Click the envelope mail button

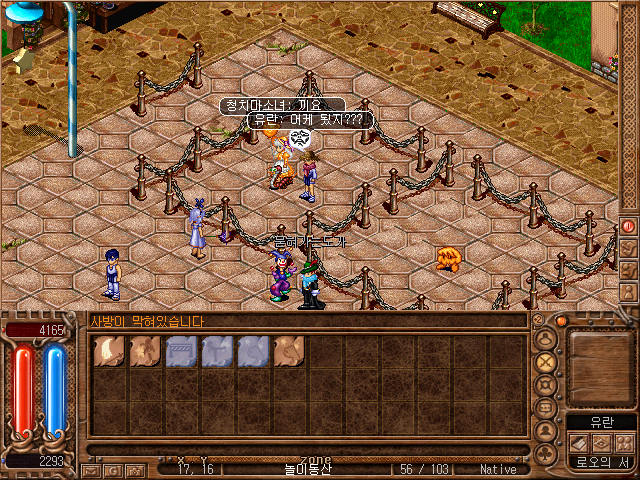91,470
